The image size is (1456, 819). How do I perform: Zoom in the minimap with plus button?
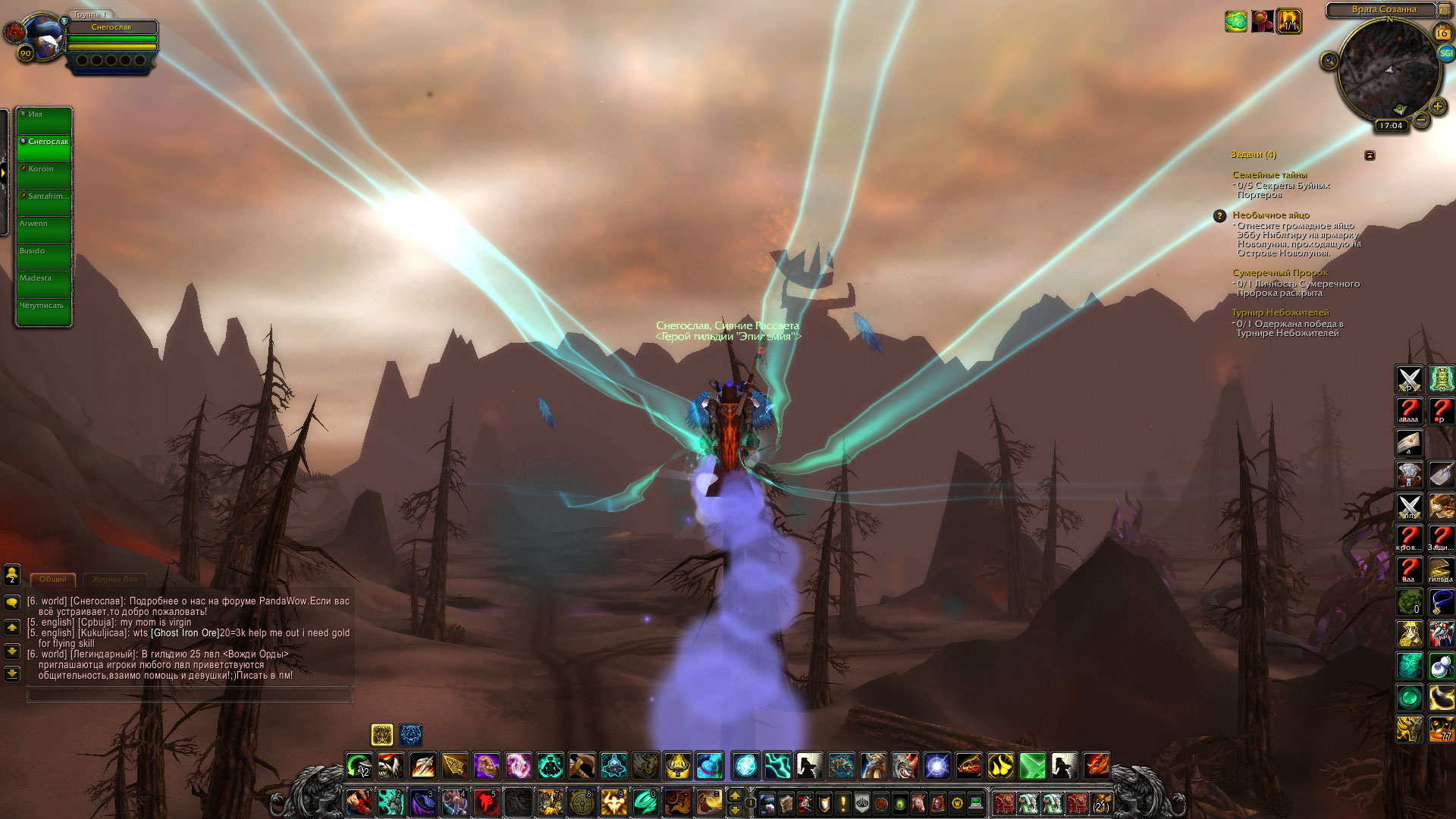tap(1437, 107)
